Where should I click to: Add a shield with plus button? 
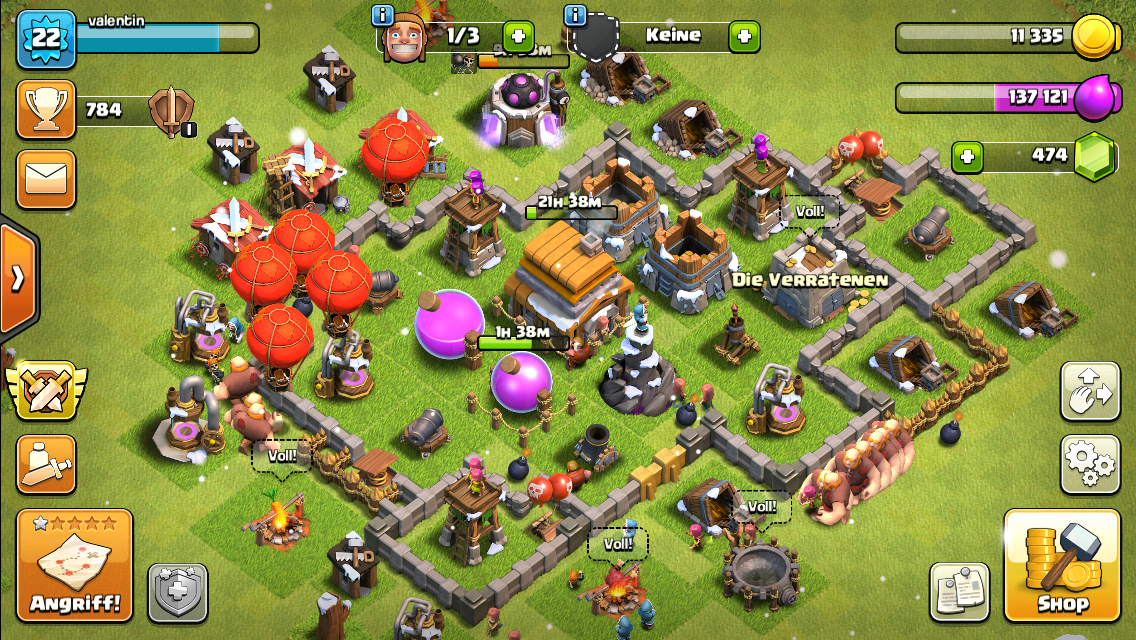point(743,37)
